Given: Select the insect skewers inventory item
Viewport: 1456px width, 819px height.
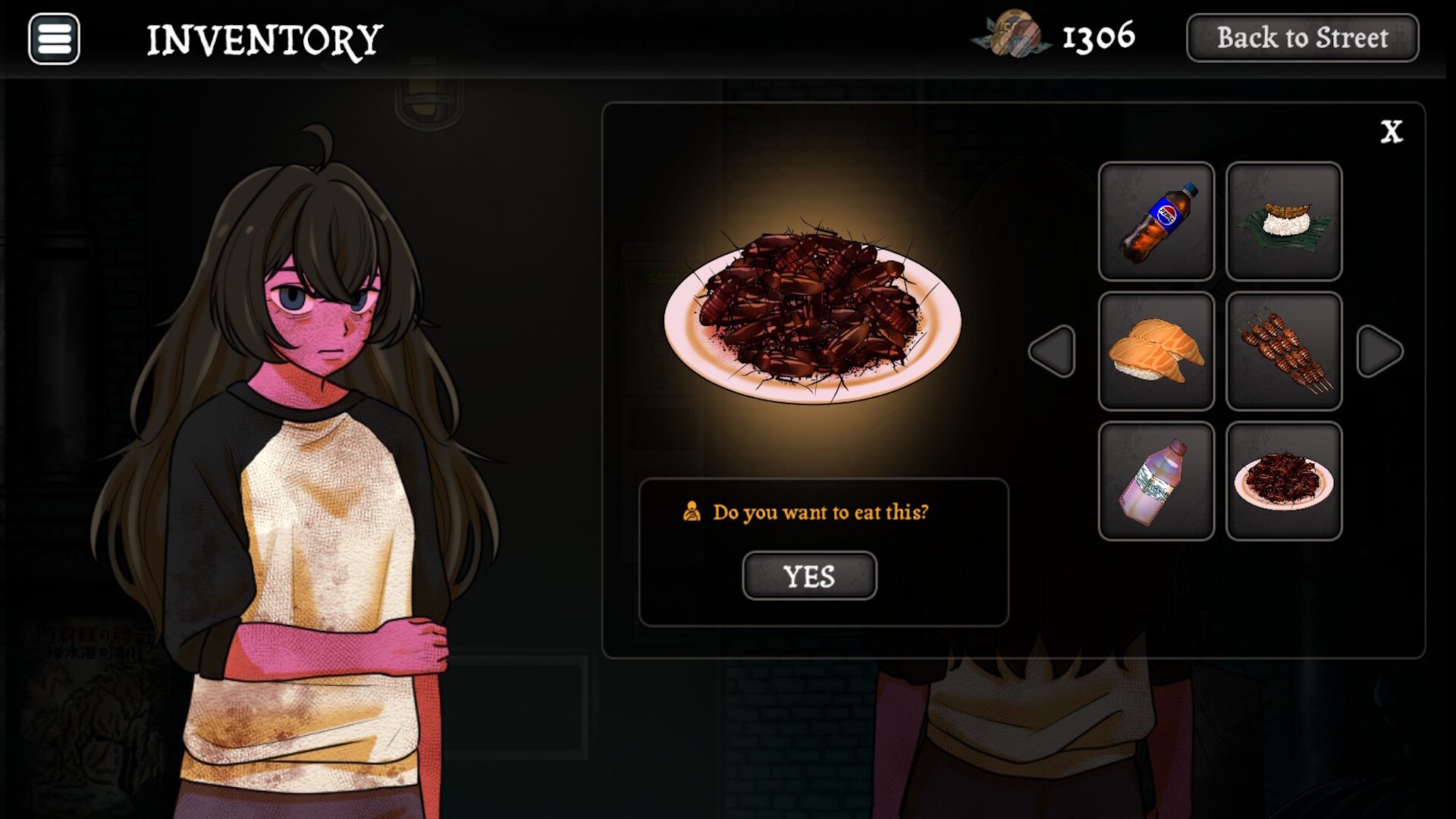Looking at the screenshot, I should click(x=1283, y=350).
